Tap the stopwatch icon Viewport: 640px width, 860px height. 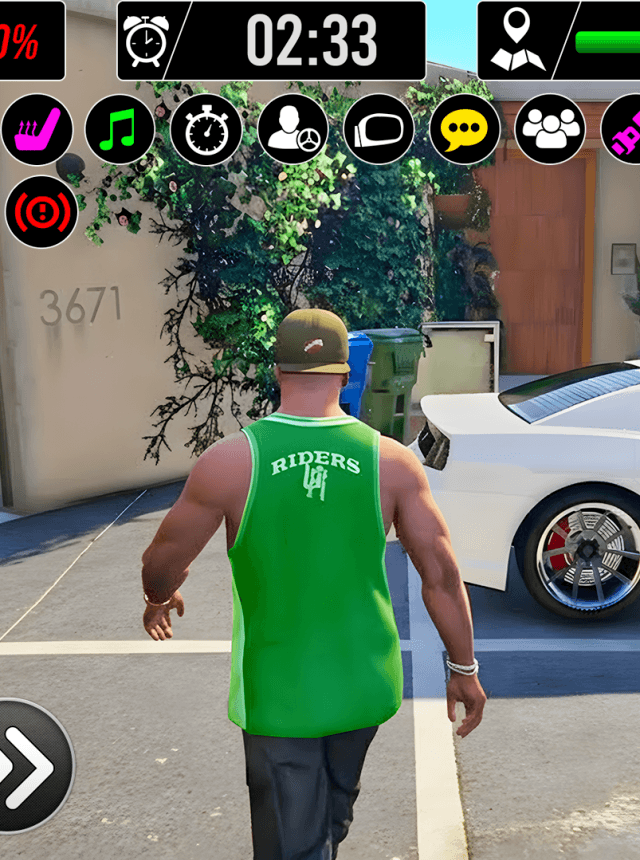206,130
